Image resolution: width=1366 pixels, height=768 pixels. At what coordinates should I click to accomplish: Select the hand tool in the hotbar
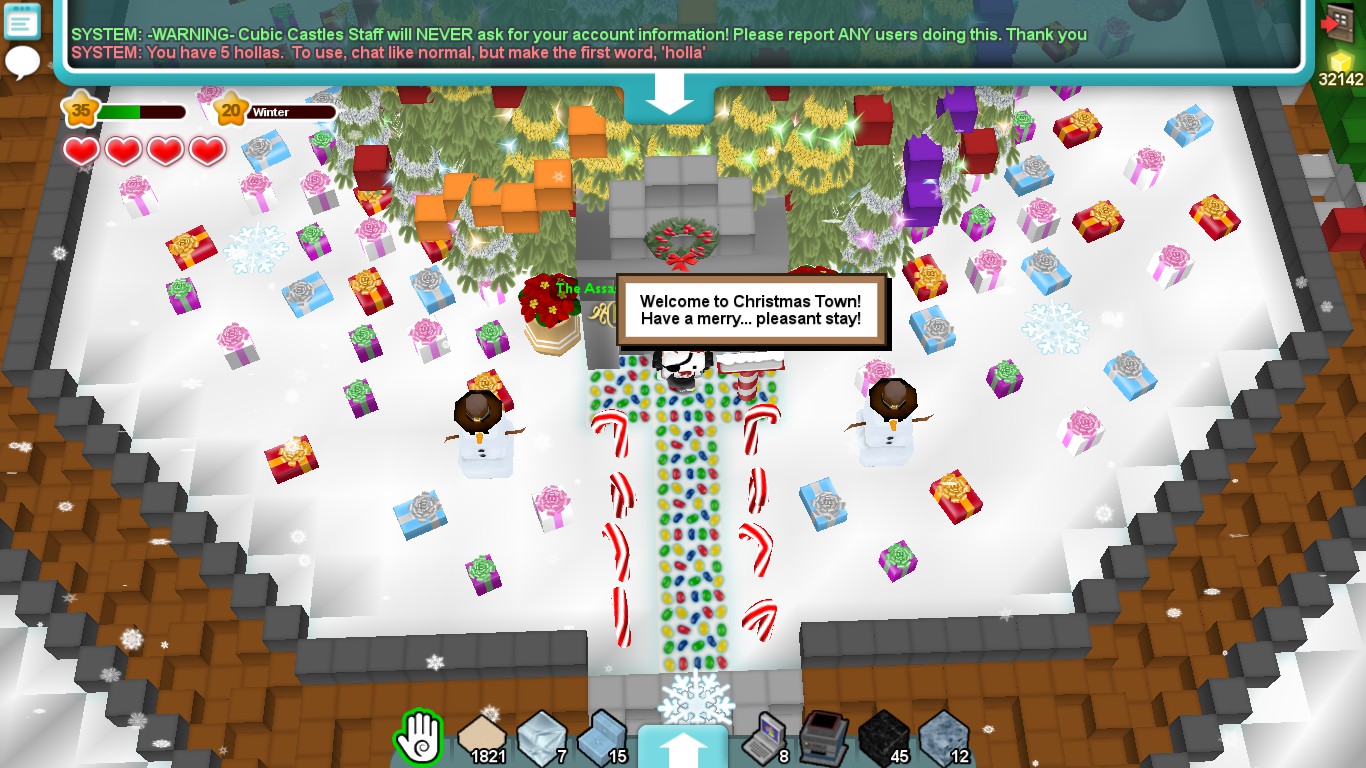coord(418,737)
